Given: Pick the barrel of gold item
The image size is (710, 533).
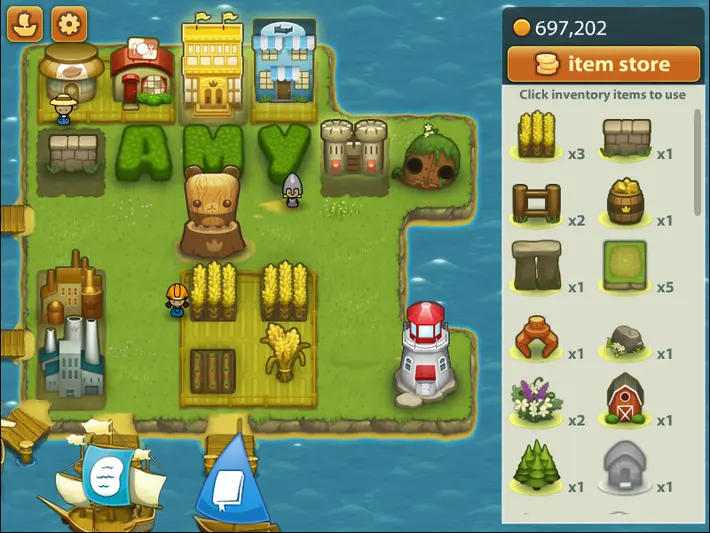Looking at the screenshot, I should 626,202.
